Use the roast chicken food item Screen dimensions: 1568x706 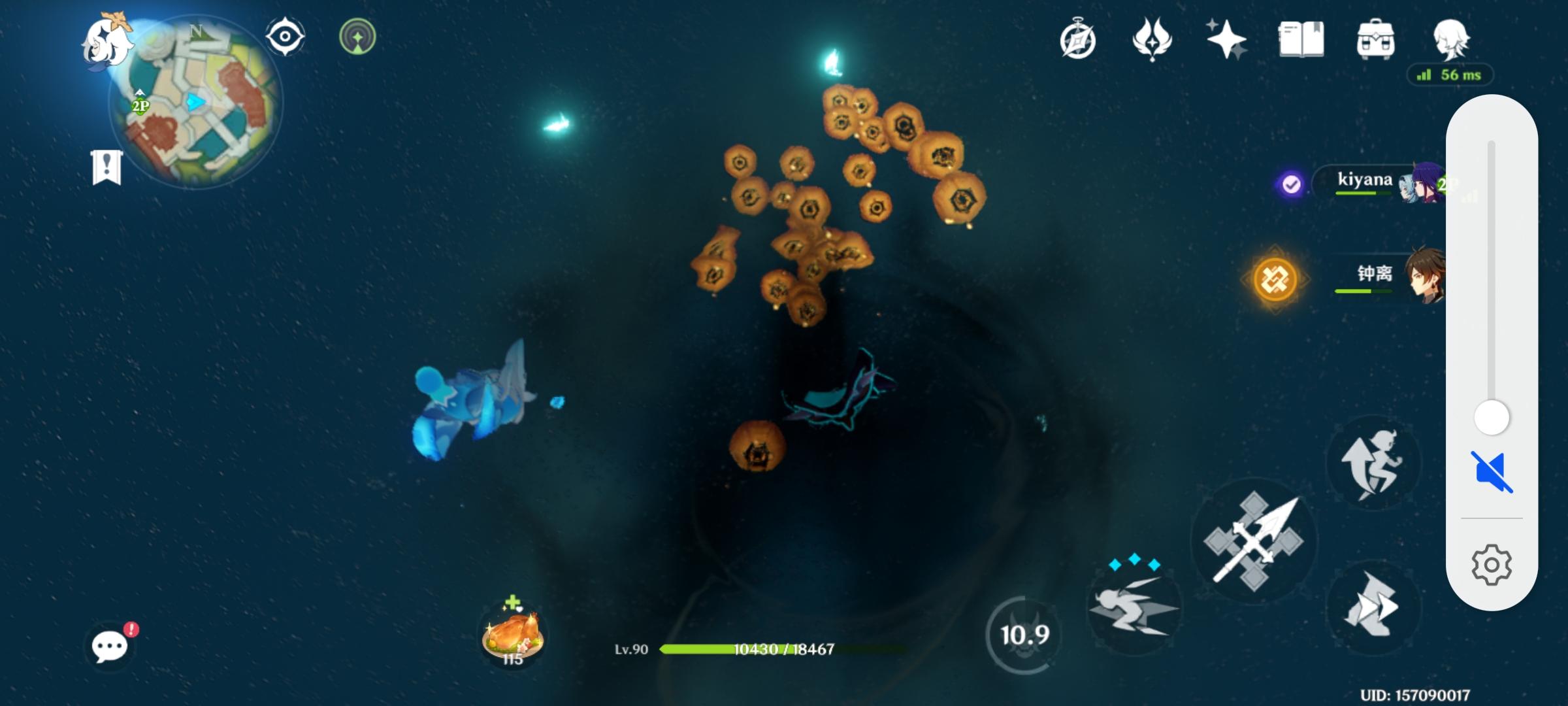pos(512,635)
